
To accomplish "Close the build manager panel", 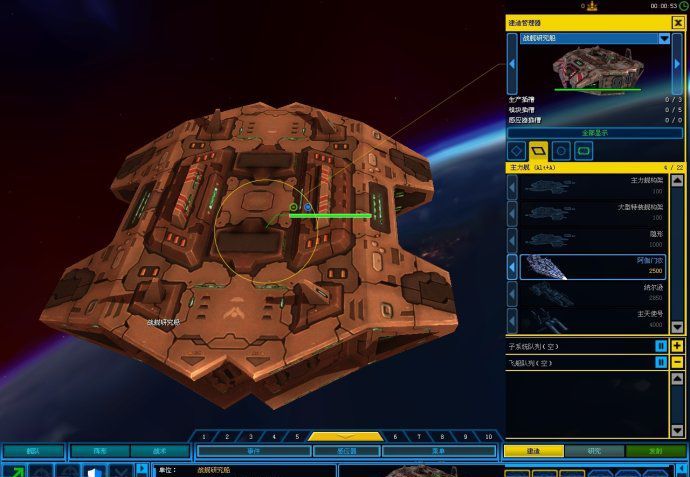I will (x=678, y=22).
